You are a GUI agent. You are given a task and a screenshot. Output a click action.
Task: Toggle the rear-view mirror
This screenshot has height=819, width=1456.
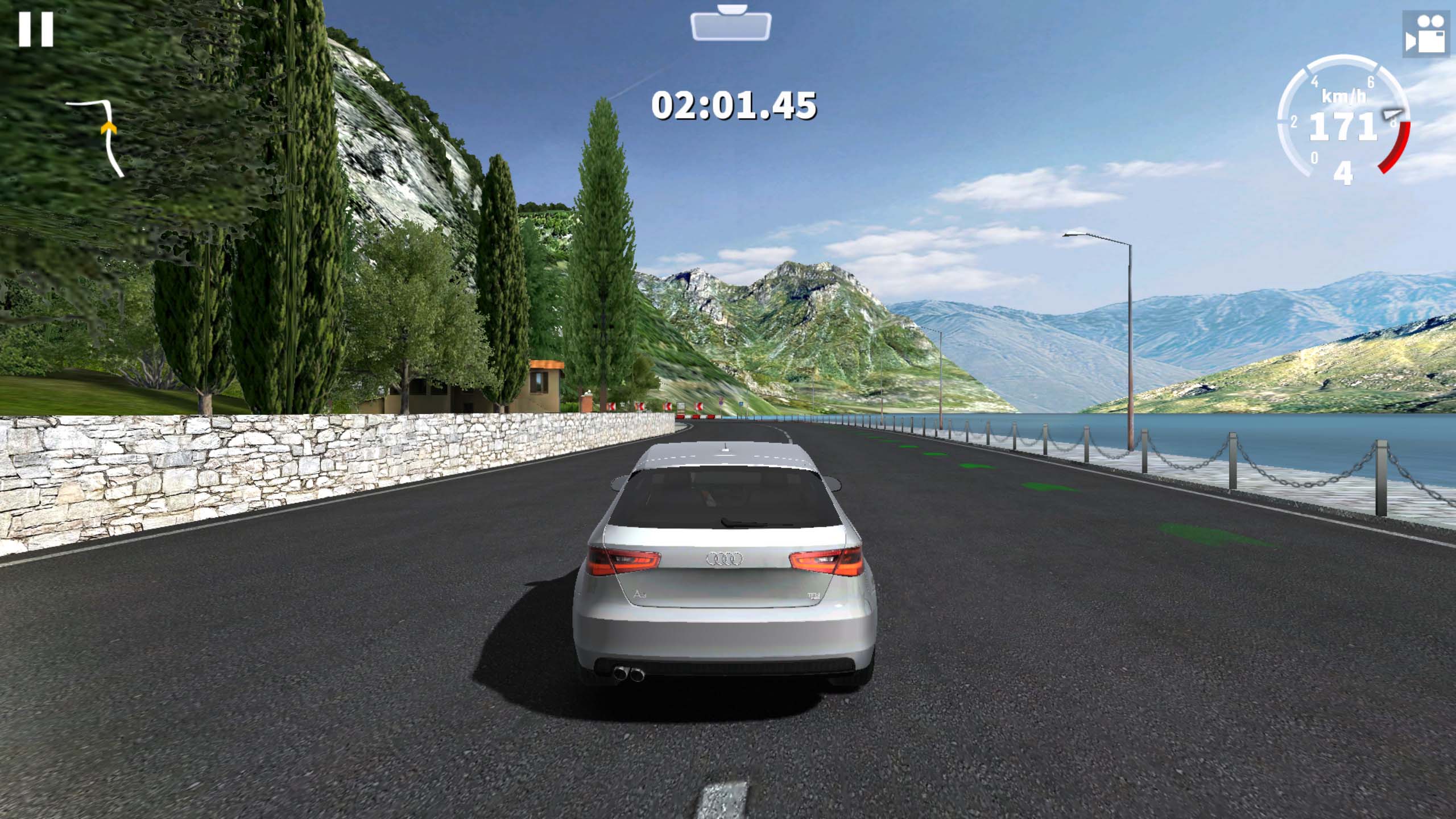(731, 25)
